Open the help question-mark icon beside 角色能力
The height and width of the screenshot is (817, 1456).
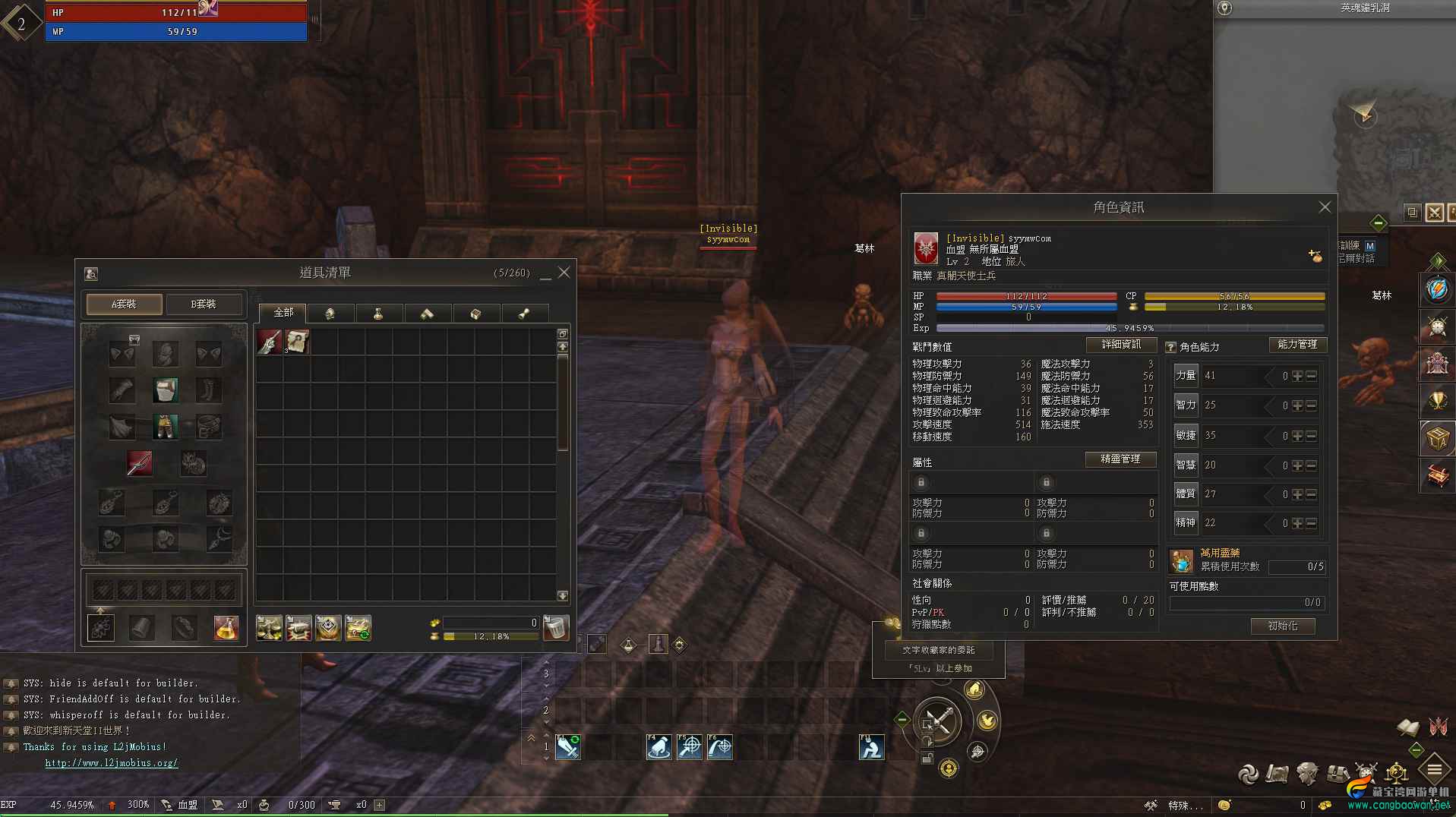click(x=1170, y=346)
